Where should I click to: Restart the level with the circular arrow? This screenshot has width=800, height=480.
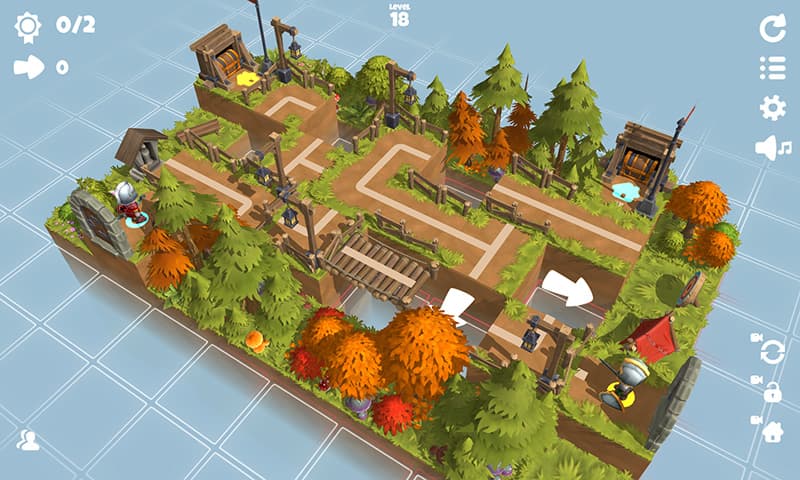pyautogui.click(x=772, y=29)
